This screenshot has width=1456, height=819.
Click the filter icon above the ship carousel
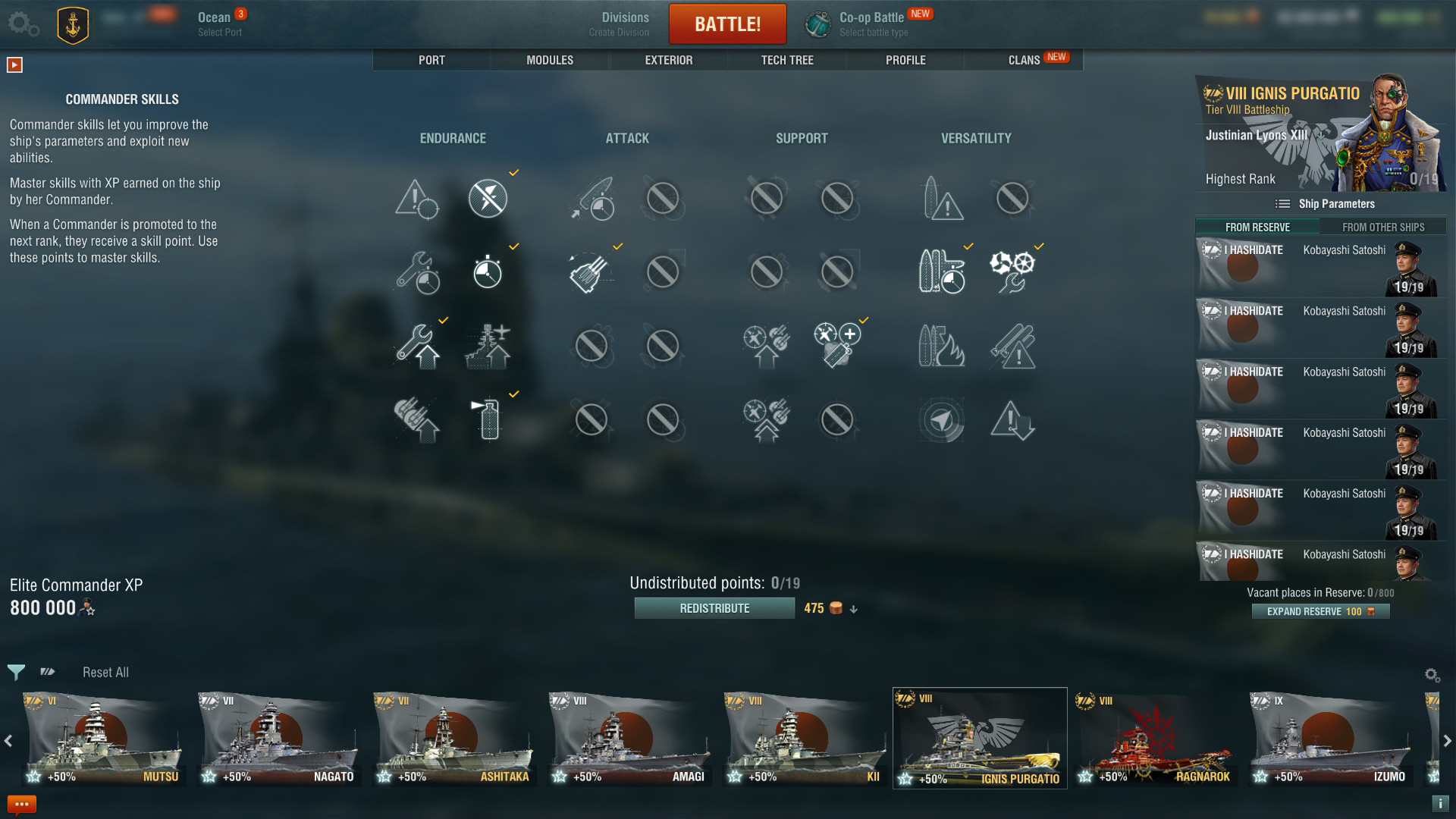(x=15, y=672)
